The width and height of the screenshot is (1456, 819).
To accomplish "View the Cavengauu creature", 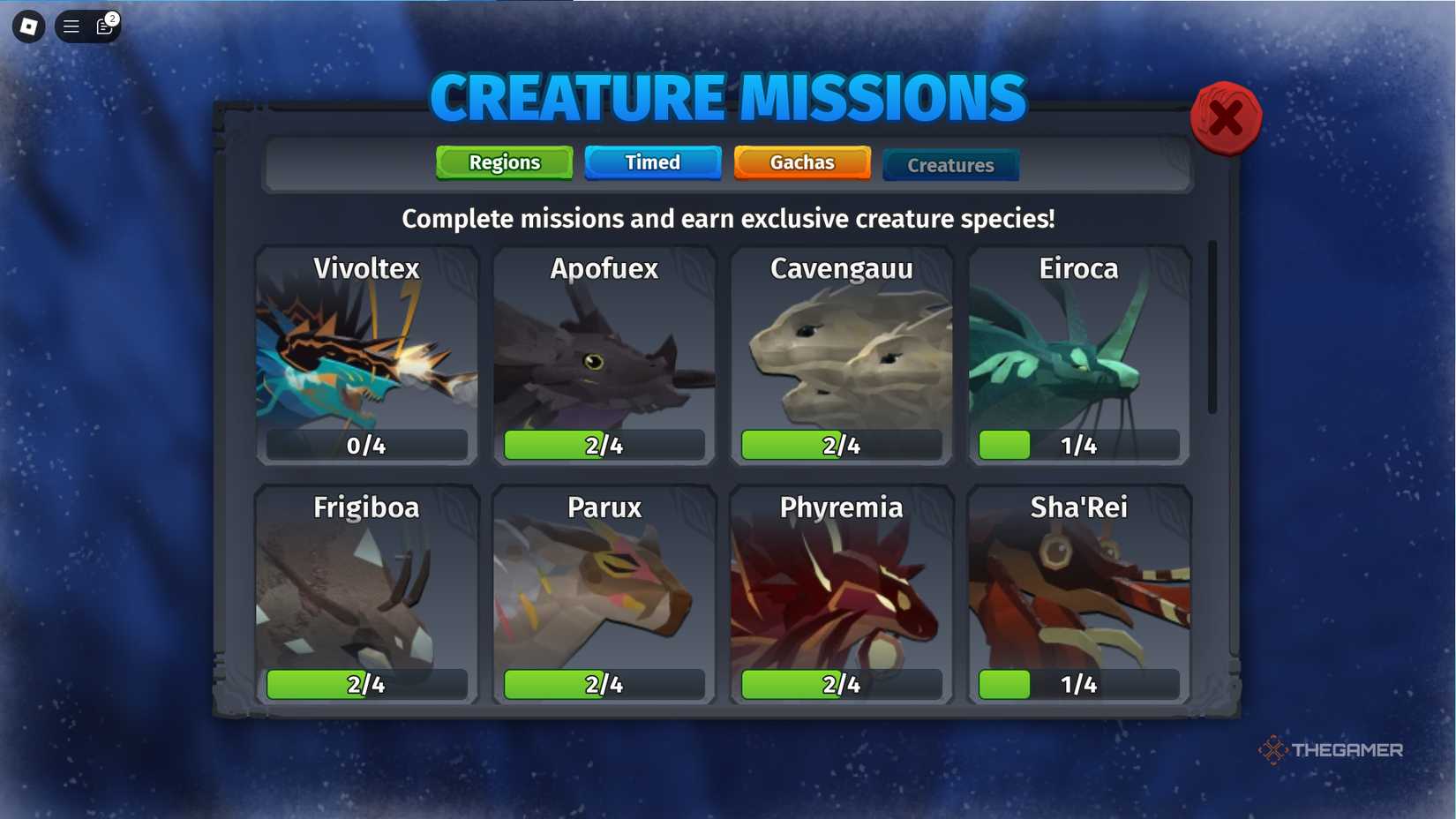I will tap(841, 353).
